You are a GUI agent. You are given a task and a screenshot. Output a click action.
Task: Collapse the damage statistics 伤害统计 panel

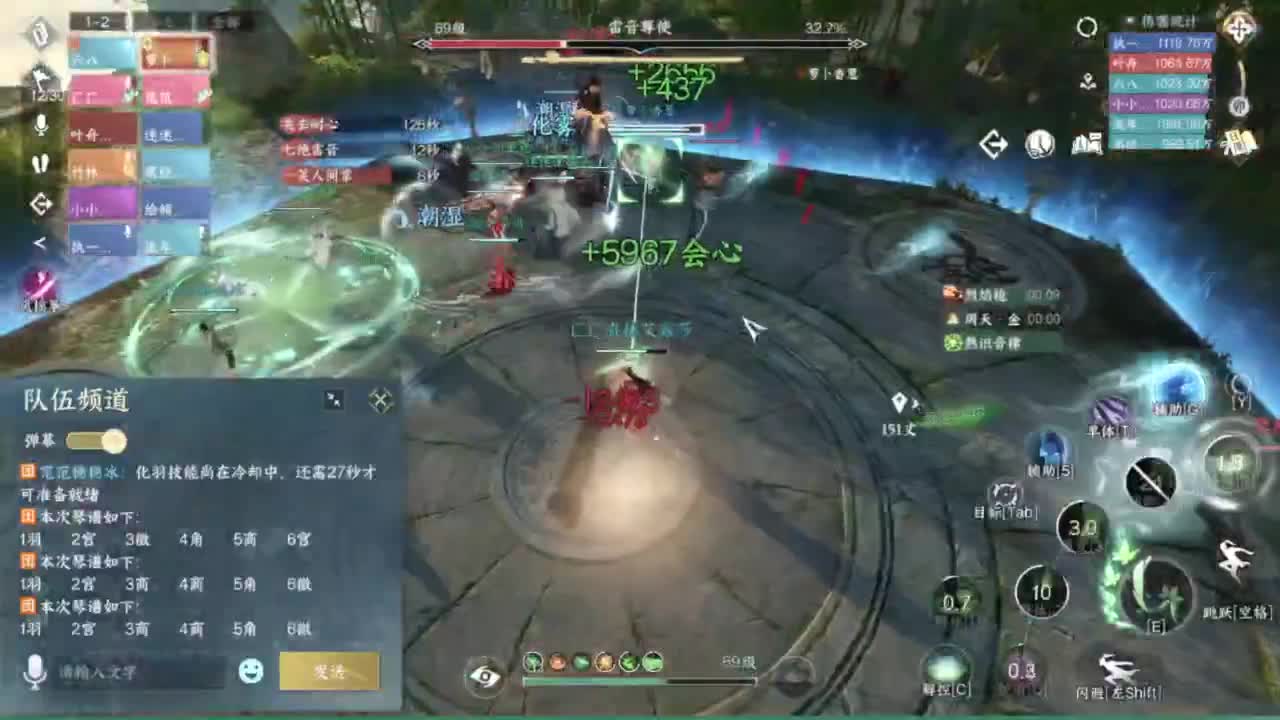[1127, 20]
